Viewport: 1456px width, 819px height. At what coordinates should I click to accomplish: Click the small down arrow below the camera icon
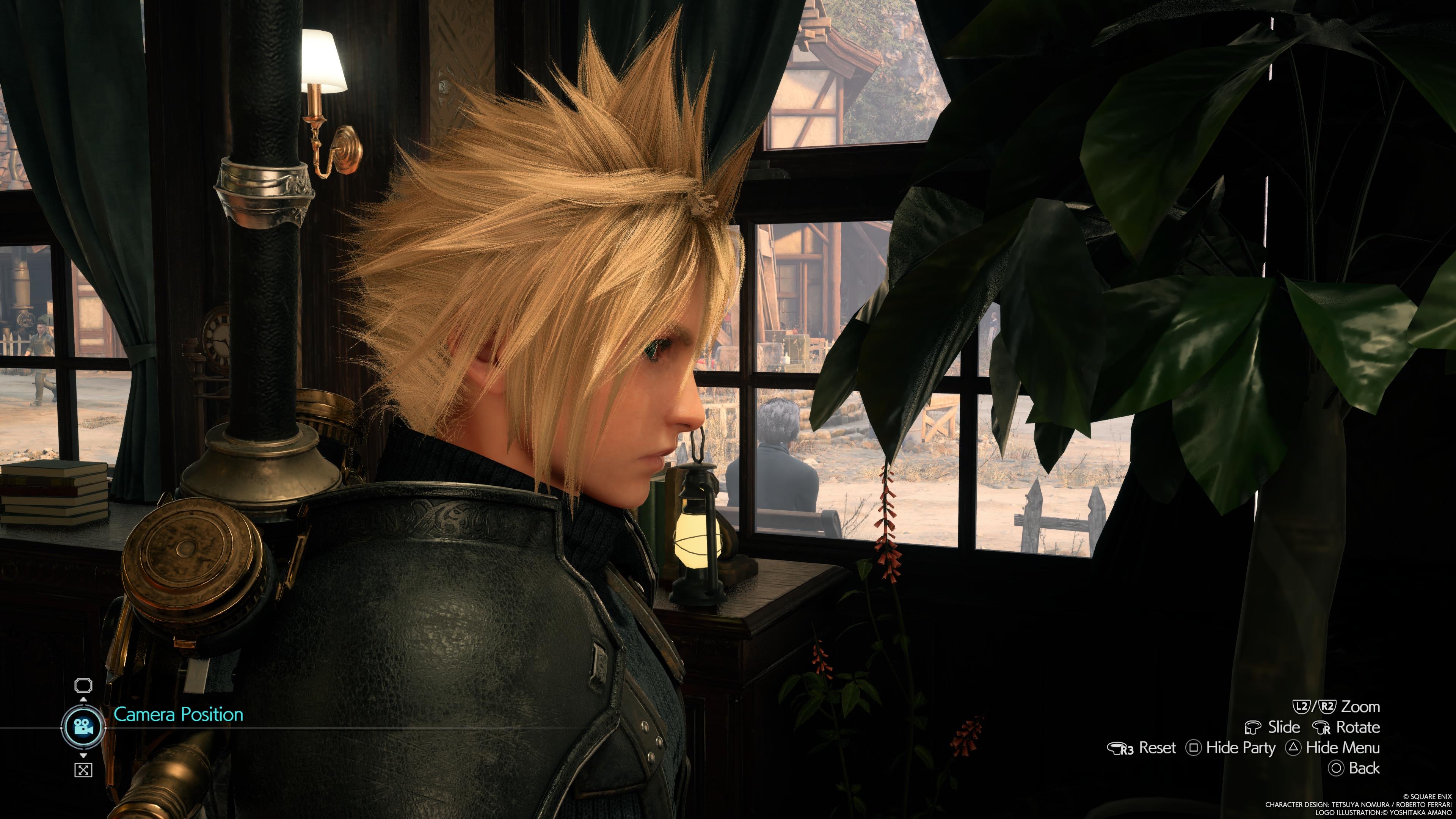pyautogui.click(x=83, y=755)
